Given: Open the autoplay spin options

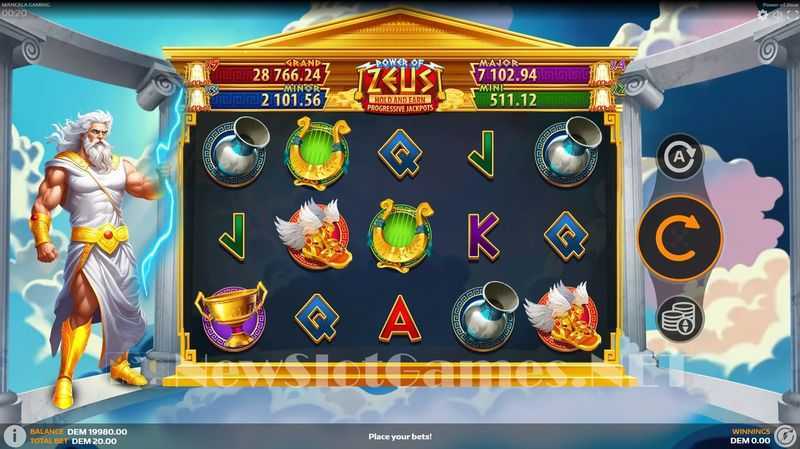Looking at the screenshot, I should [679, 157].
